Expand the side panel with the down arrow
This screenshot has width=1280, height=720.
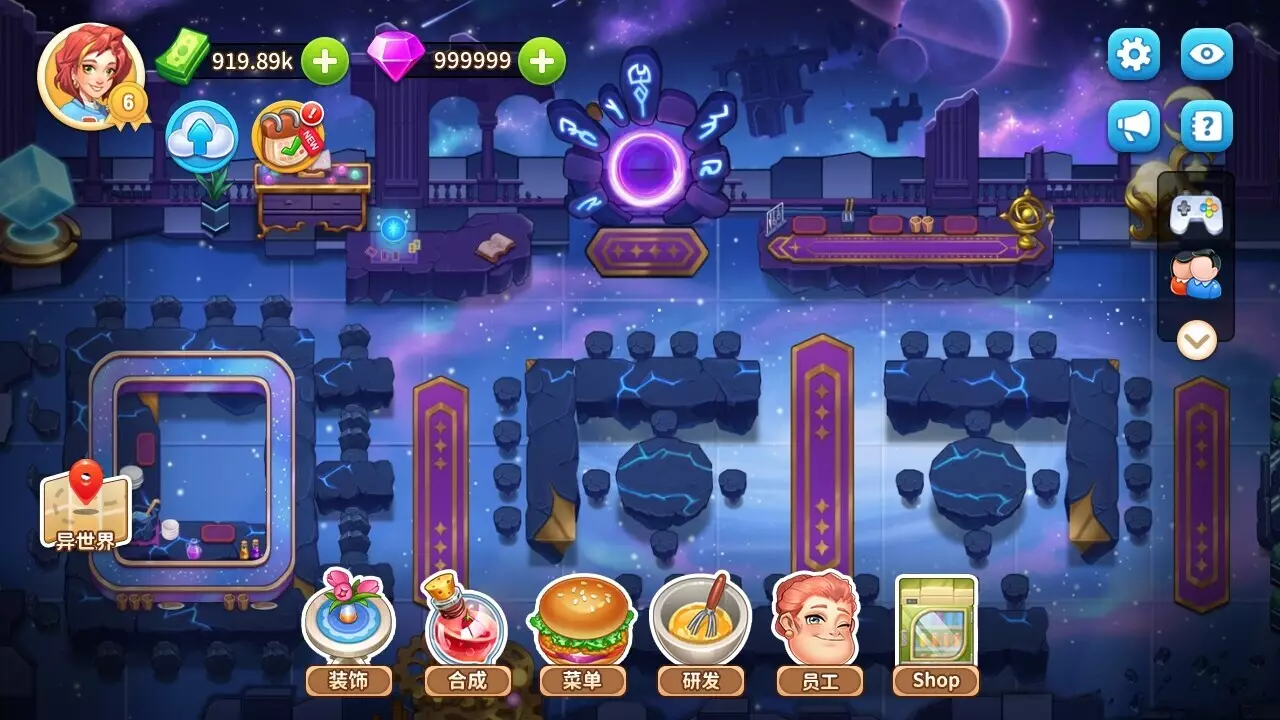[1196, 341]
